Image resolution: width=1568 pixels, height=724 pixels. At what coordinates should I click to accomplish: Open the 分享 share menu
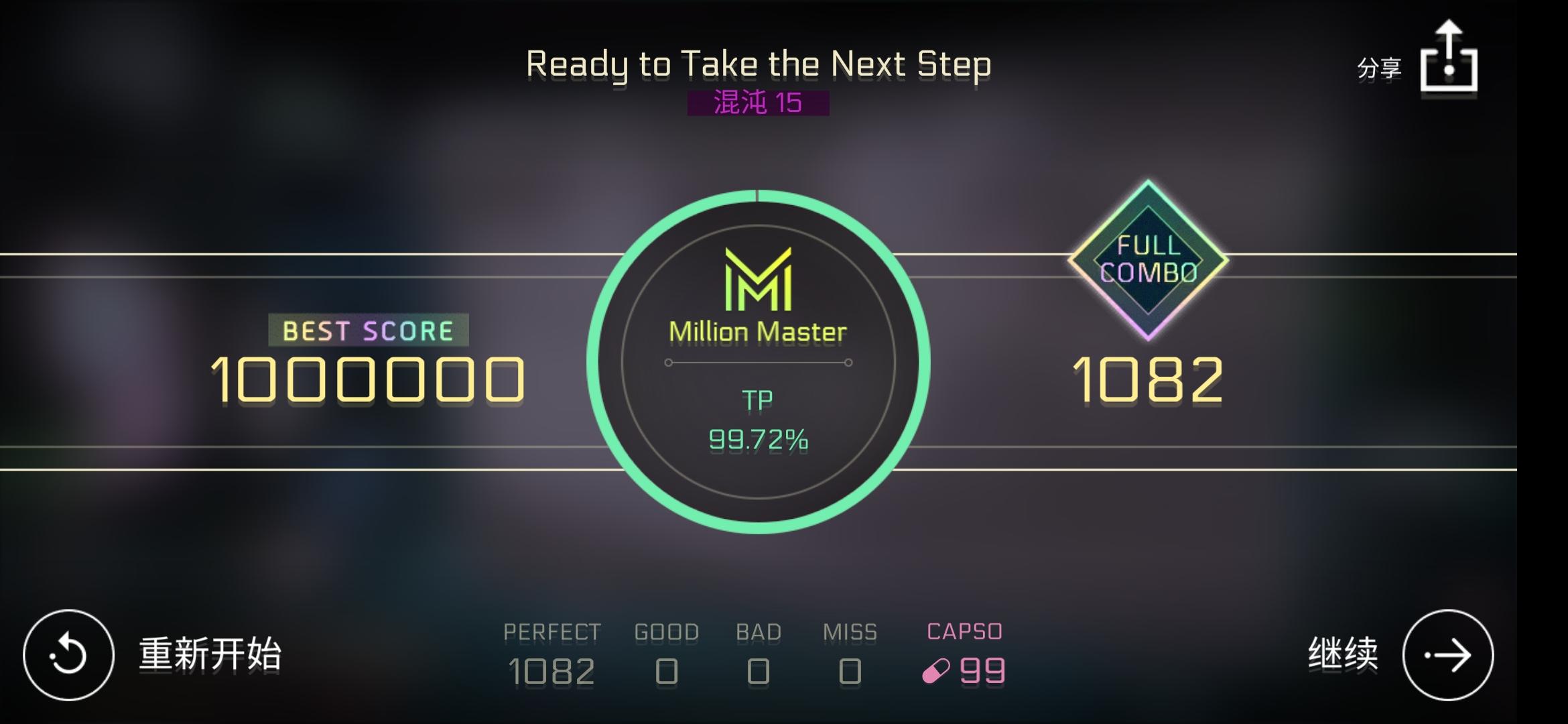(x=1379, y=66)
